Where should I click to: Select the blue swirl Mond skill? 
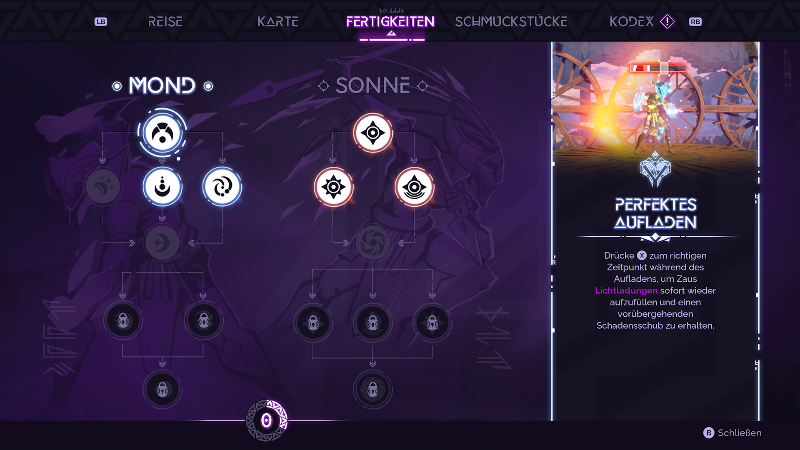pos(221,185)
